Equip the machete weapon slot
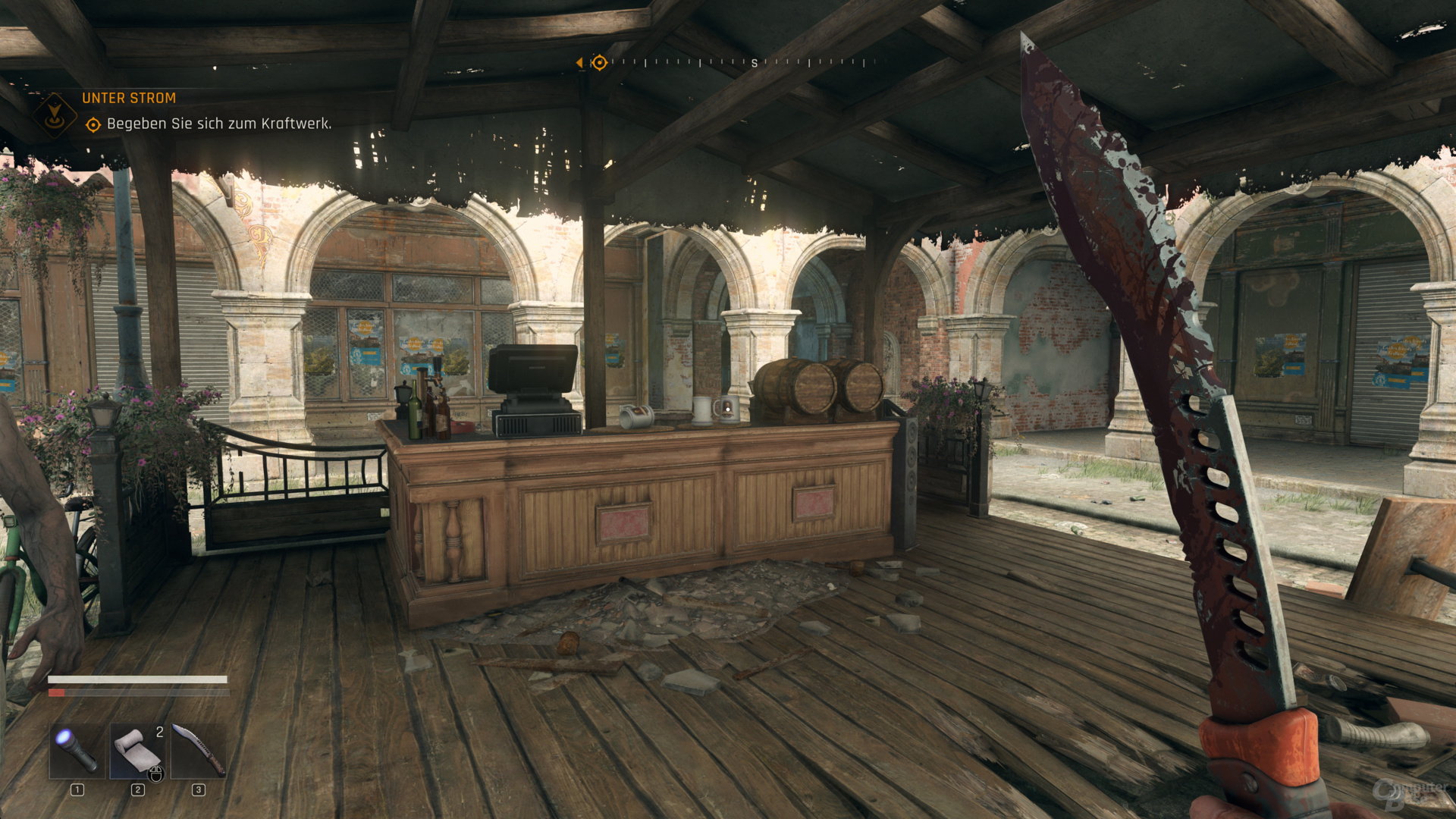 [198, 750]
